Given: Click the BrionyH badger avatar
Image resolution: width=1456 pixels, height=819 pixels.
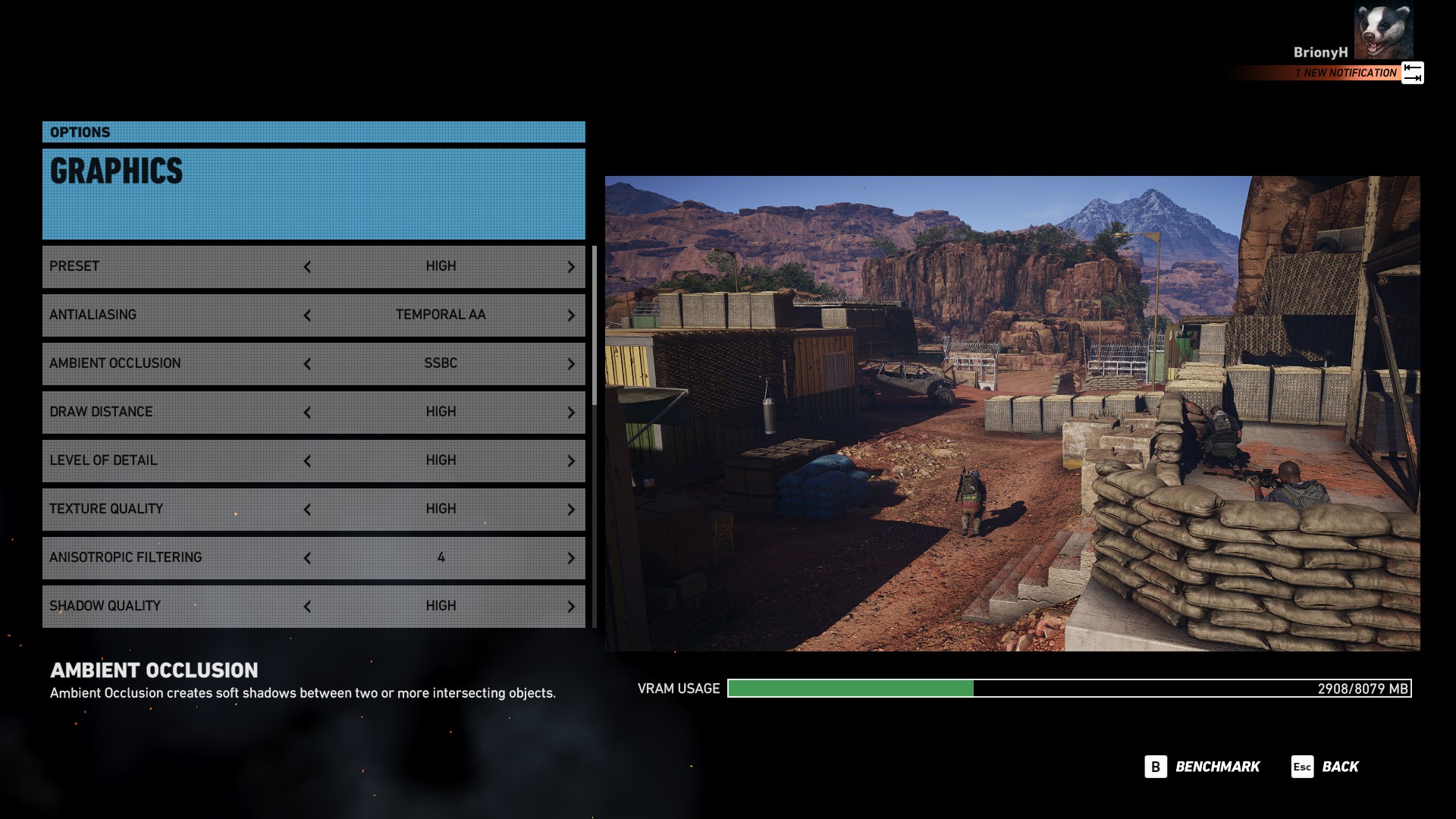Looking at the screenshot, I should pyautogui.click(x=1383, y=32).
